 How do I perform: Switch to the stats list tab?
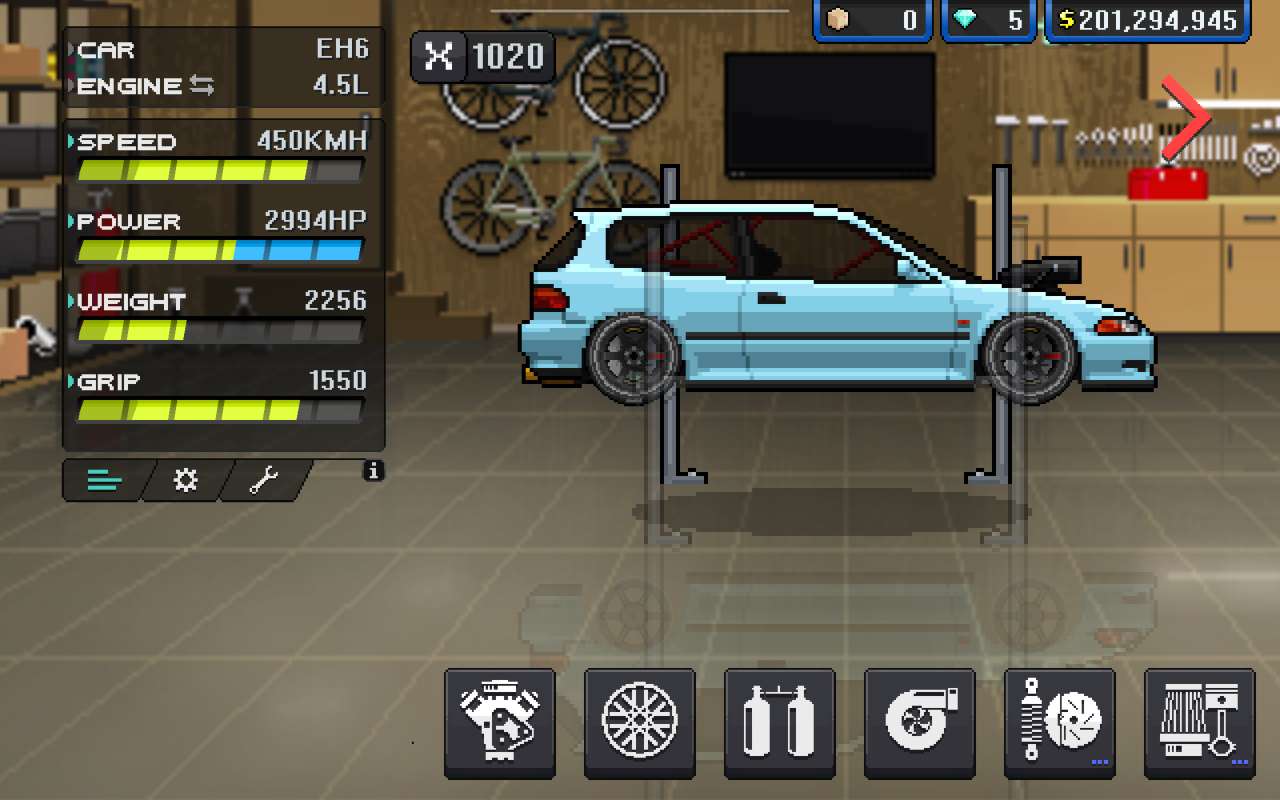104,481
